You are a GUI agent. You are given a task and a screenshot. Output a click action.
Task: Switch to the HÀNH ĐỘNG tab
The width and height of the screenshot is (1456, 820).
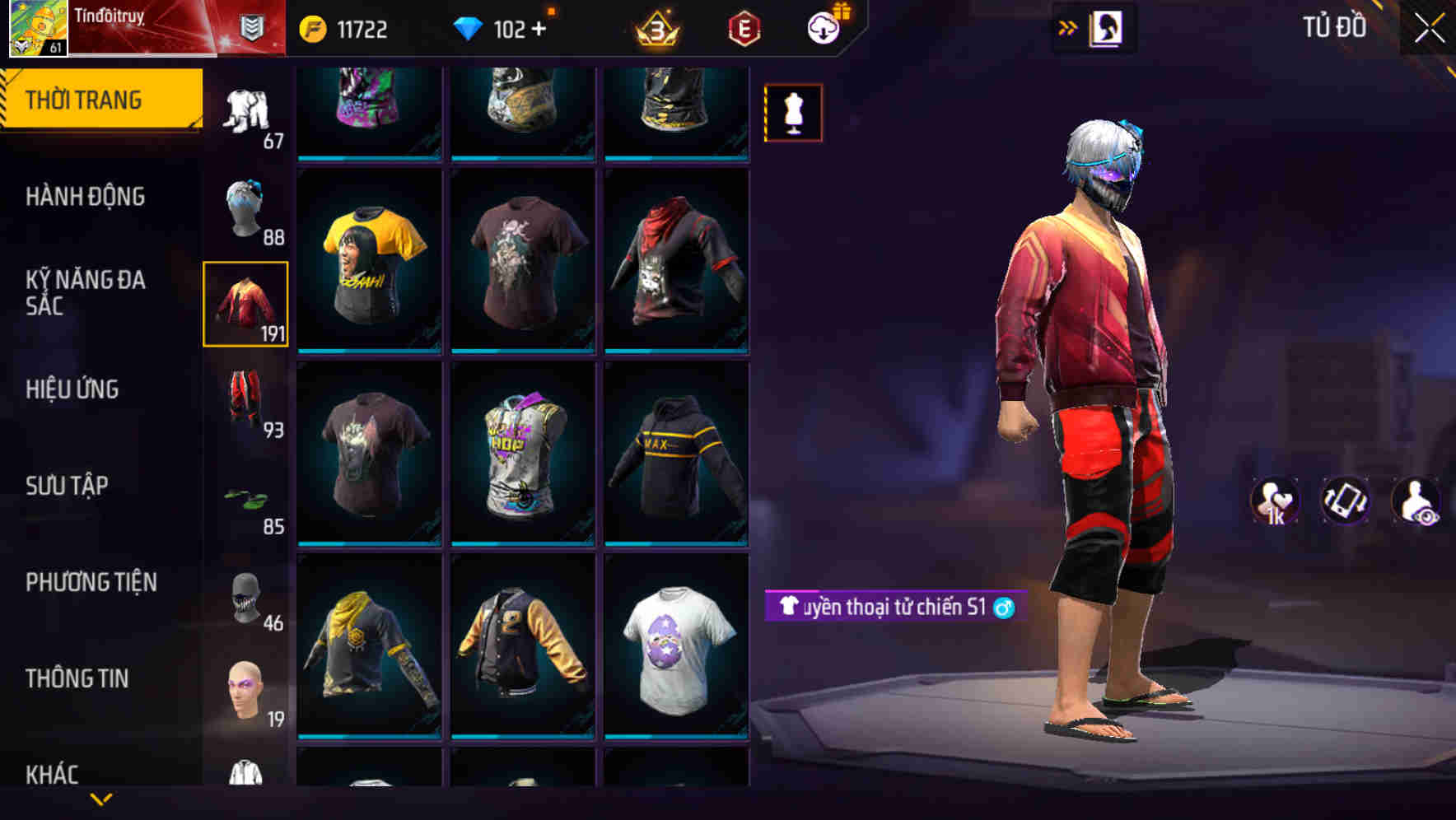coord(86,197)
